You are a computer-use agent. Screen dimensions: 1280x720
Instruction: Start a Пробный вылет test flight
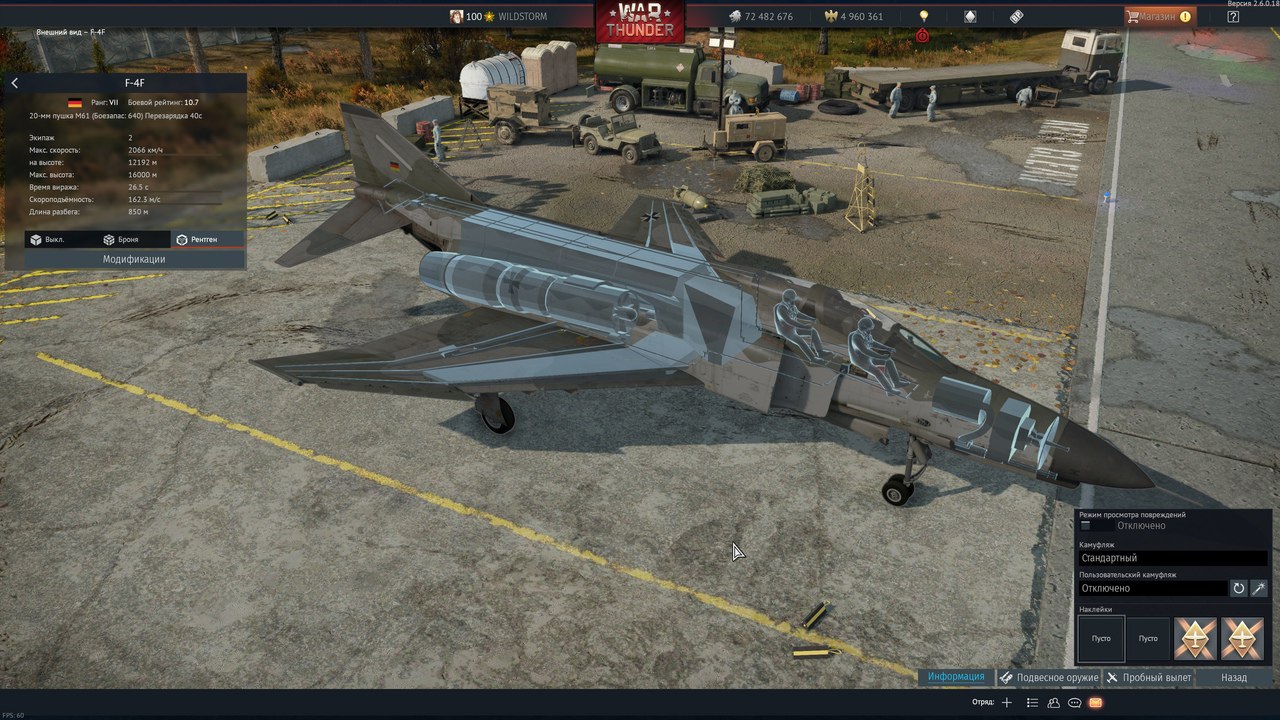pos(1149,677)
